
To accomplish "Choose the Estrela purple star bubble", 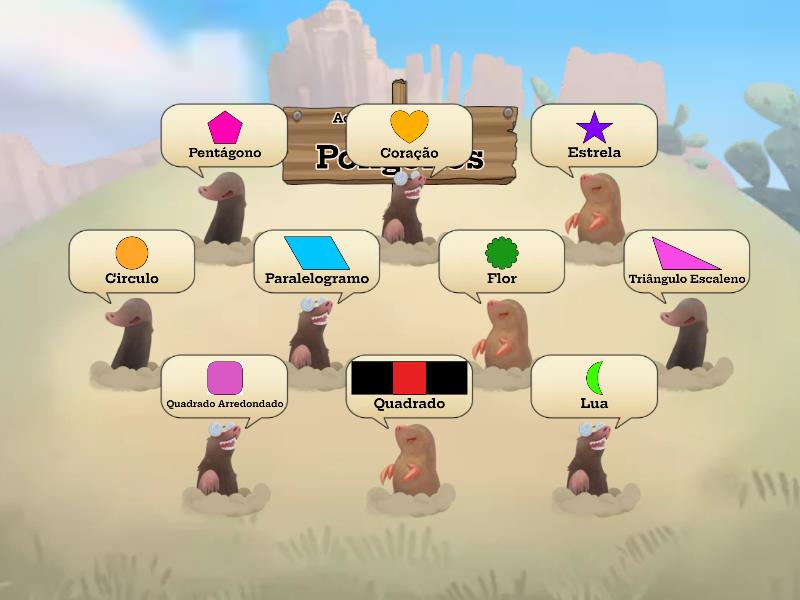I will [x=594, y=136].
